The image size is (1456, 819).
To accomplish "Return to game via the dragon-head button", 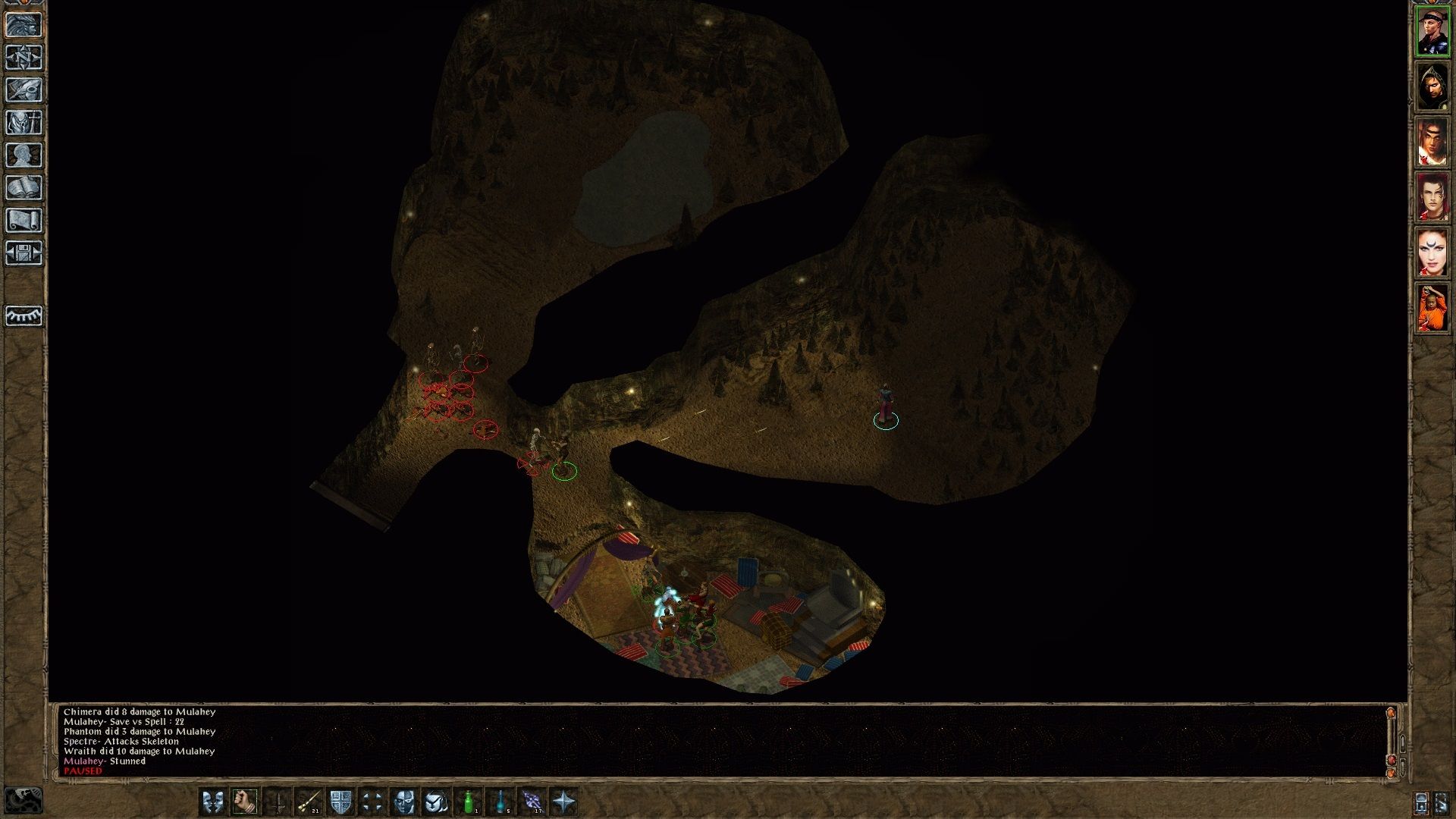I will click(x=24, y=24).
